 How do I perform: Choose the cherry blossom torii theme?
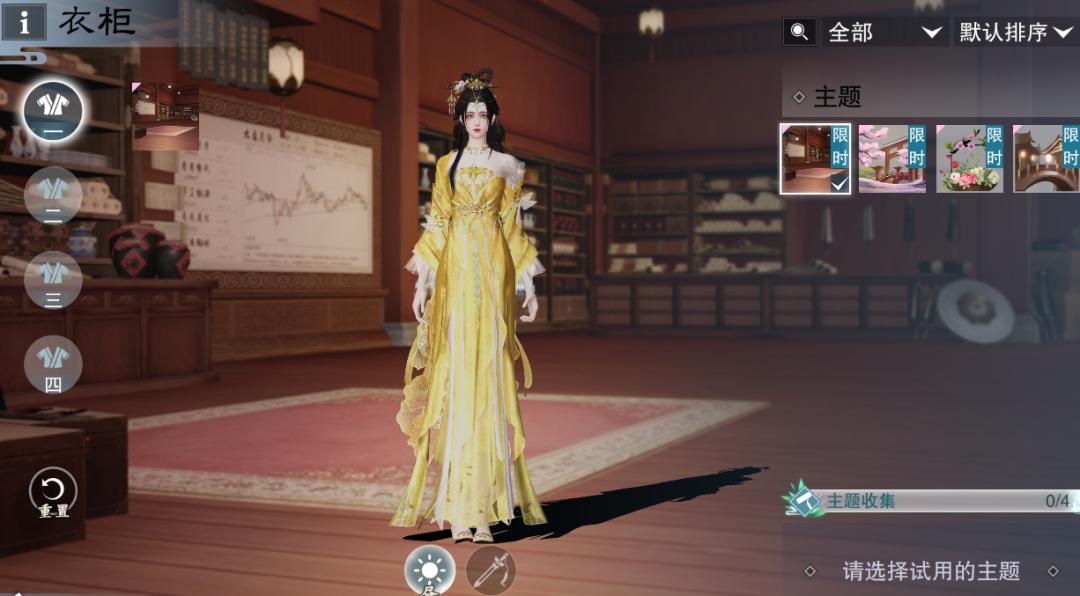[x=892, y=159]
